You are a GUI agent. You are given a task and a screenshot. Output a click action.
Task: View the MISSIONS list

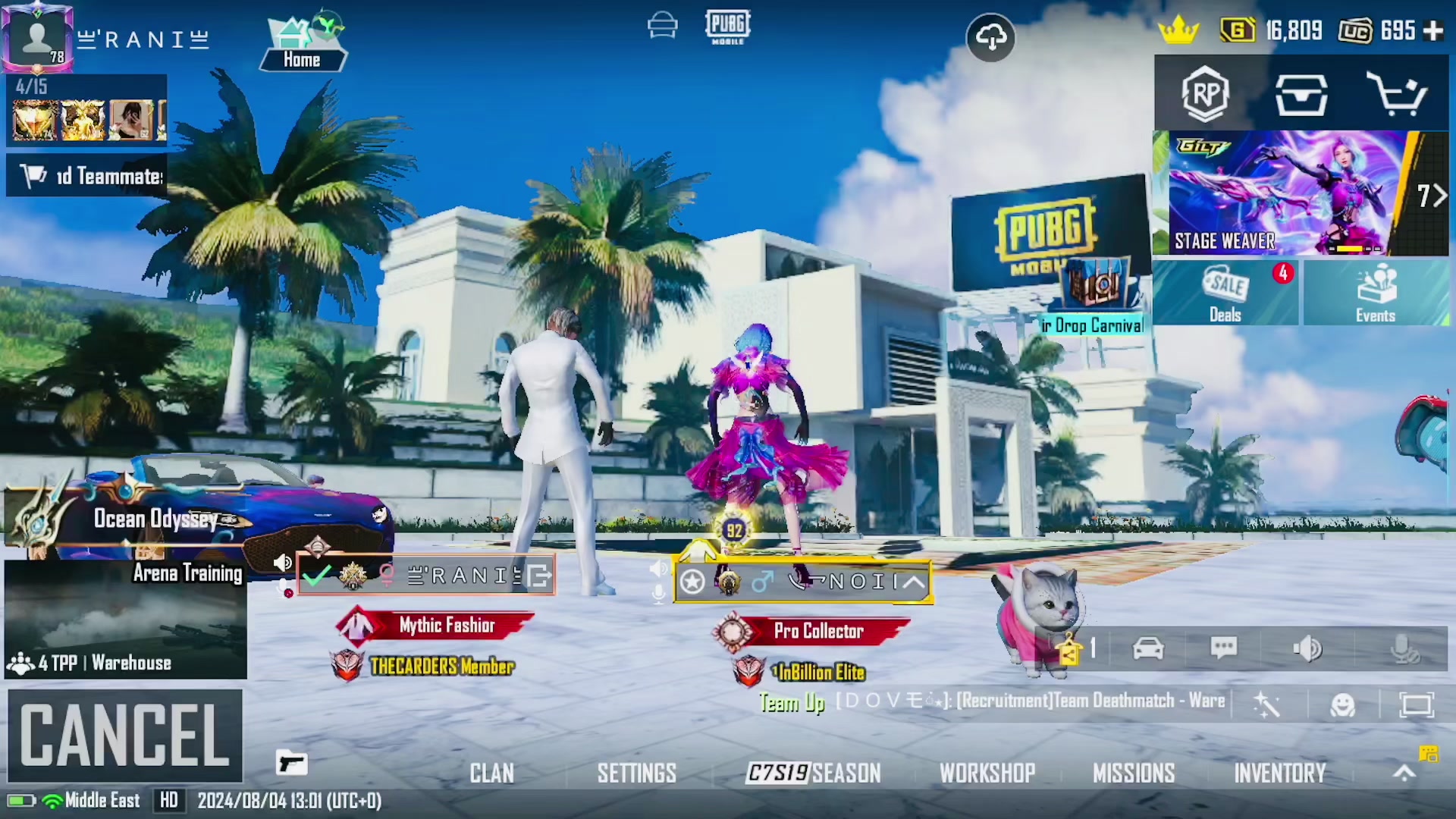(1134, 773)
